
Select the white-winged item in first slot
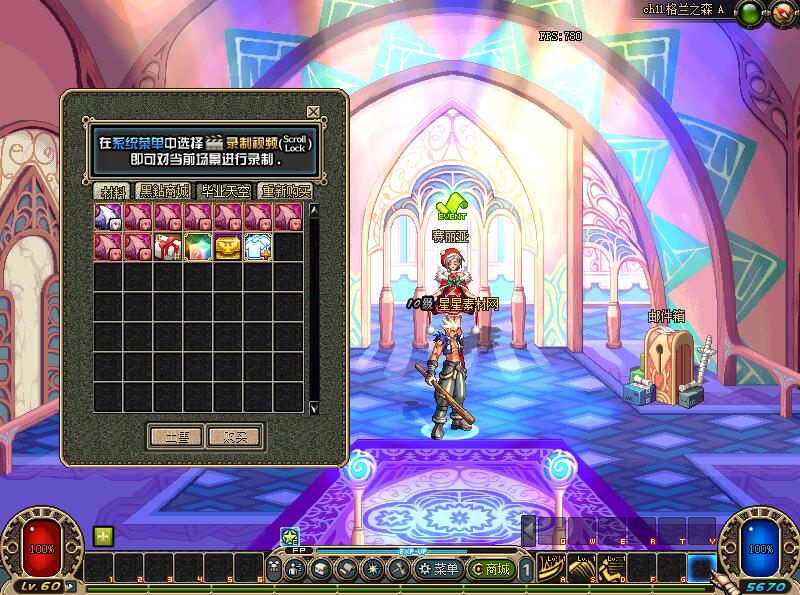[x=108, y=217]
